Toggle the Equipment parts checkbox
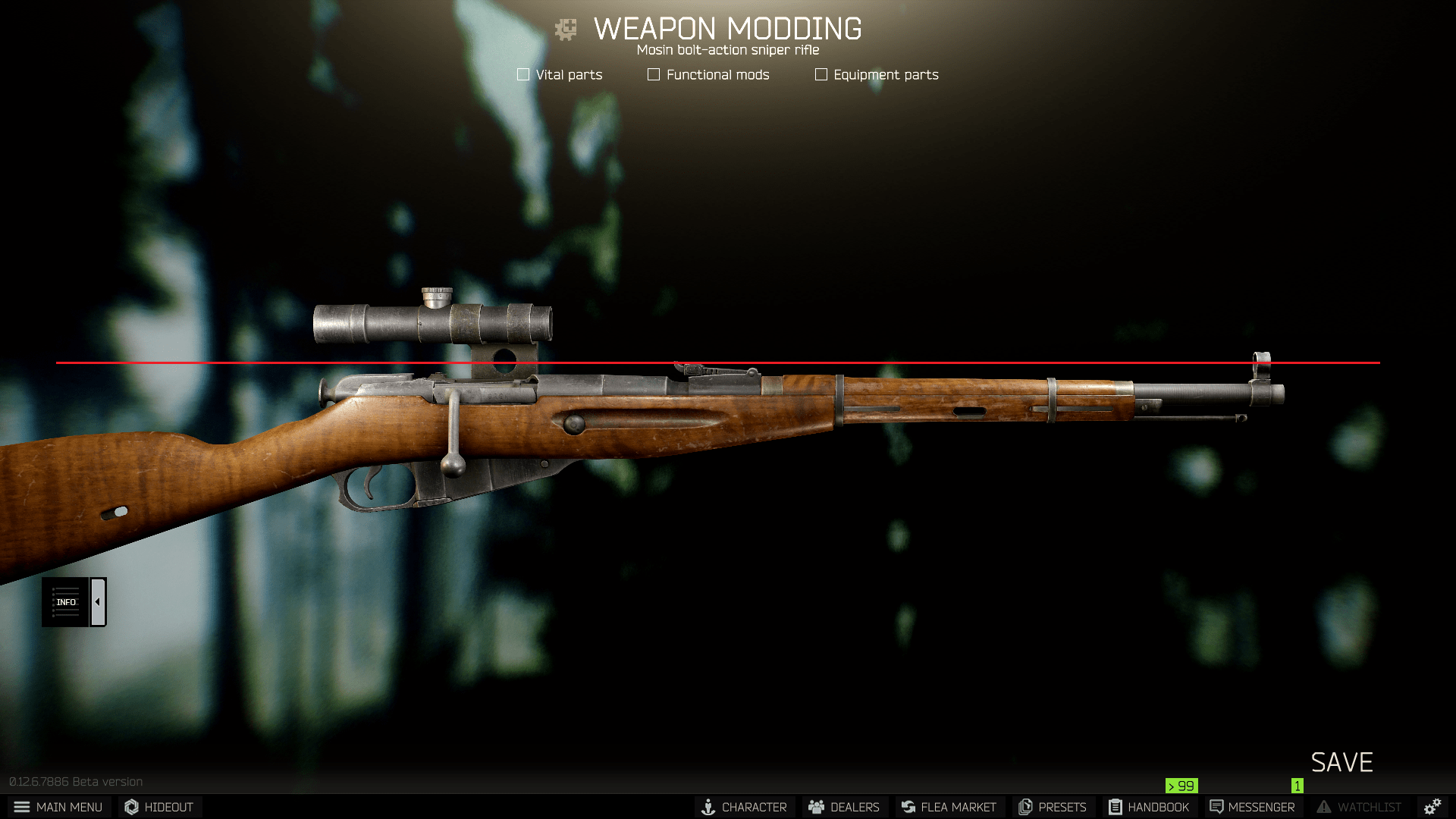This screenshot has height=819, width=1456. tap(820, 74)
